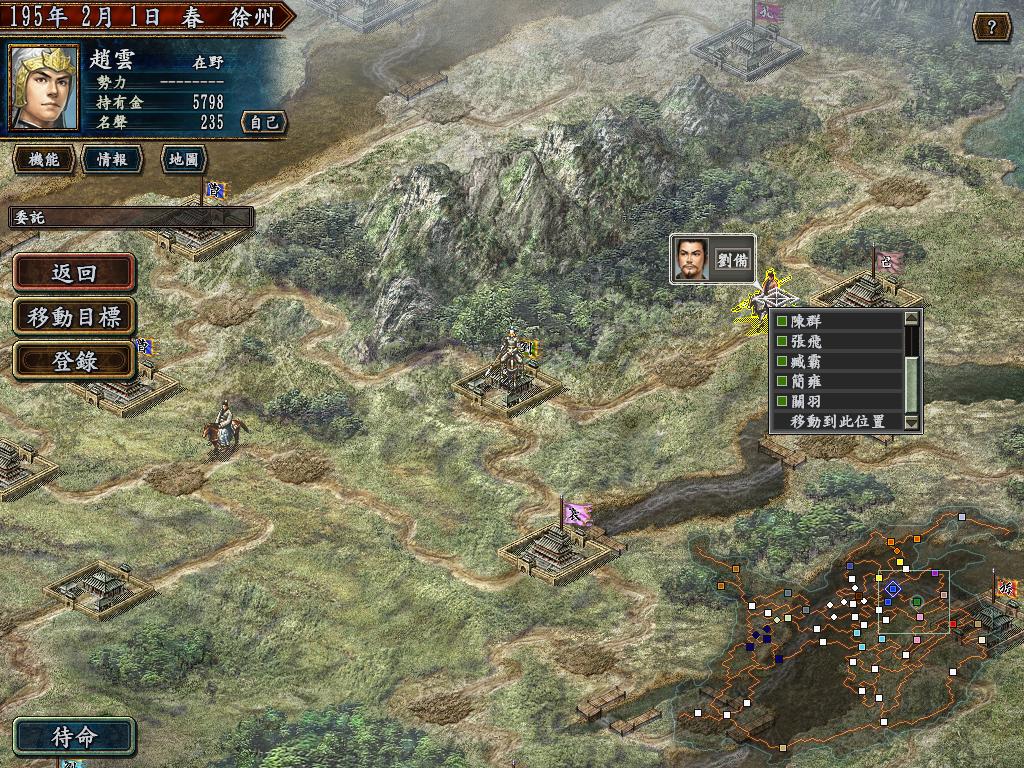Choose 張飛 in the popup list
The height and width of the screenshot is (768, 1024).
[x=838, y=342]
